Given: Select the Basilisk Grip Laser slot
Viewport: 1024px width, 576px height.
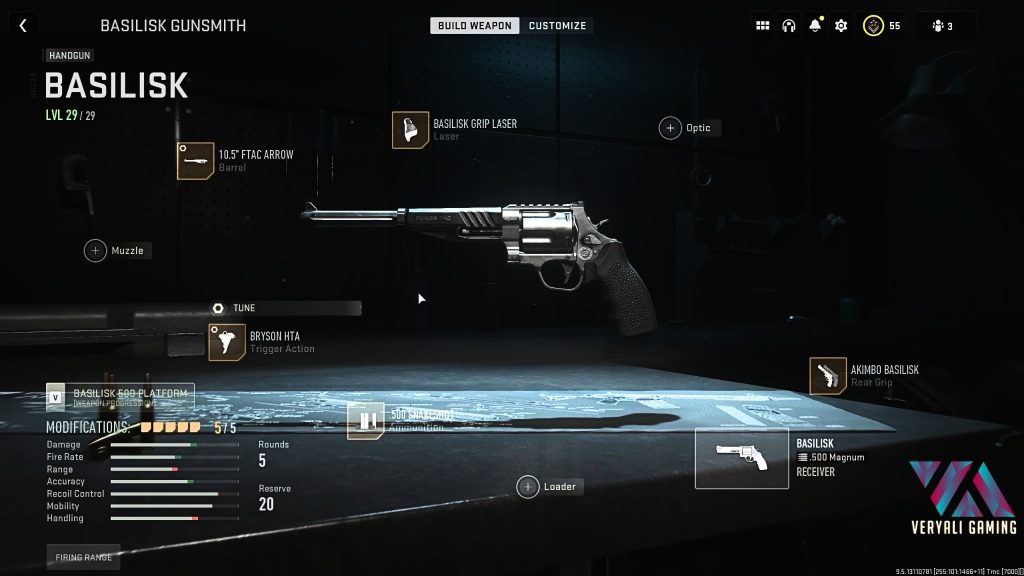Looking at the screenshot, I should click(411, 130).
